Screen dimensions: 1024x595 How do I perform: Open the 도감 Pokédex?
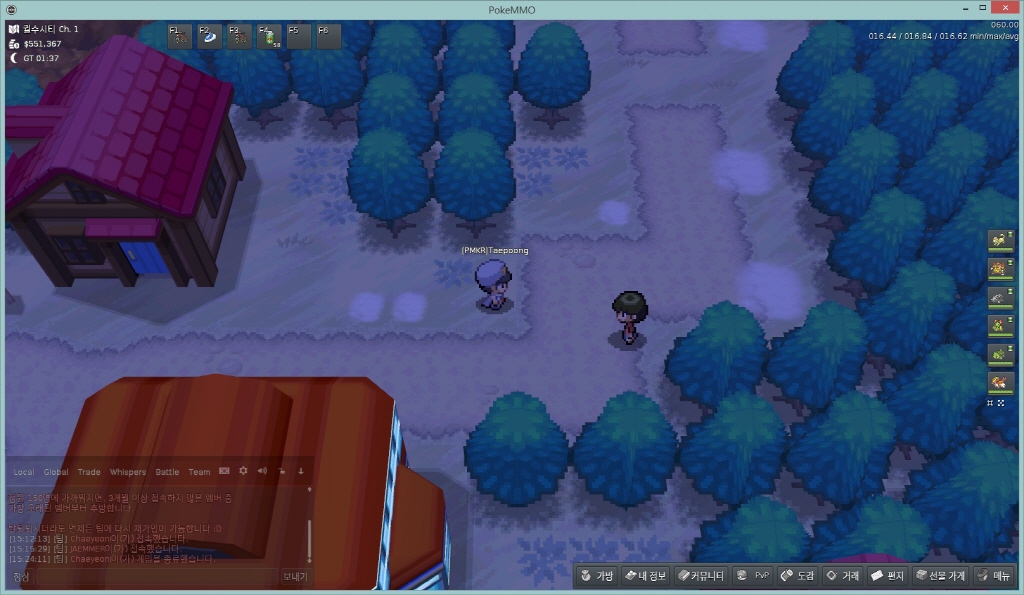point(798,576)
